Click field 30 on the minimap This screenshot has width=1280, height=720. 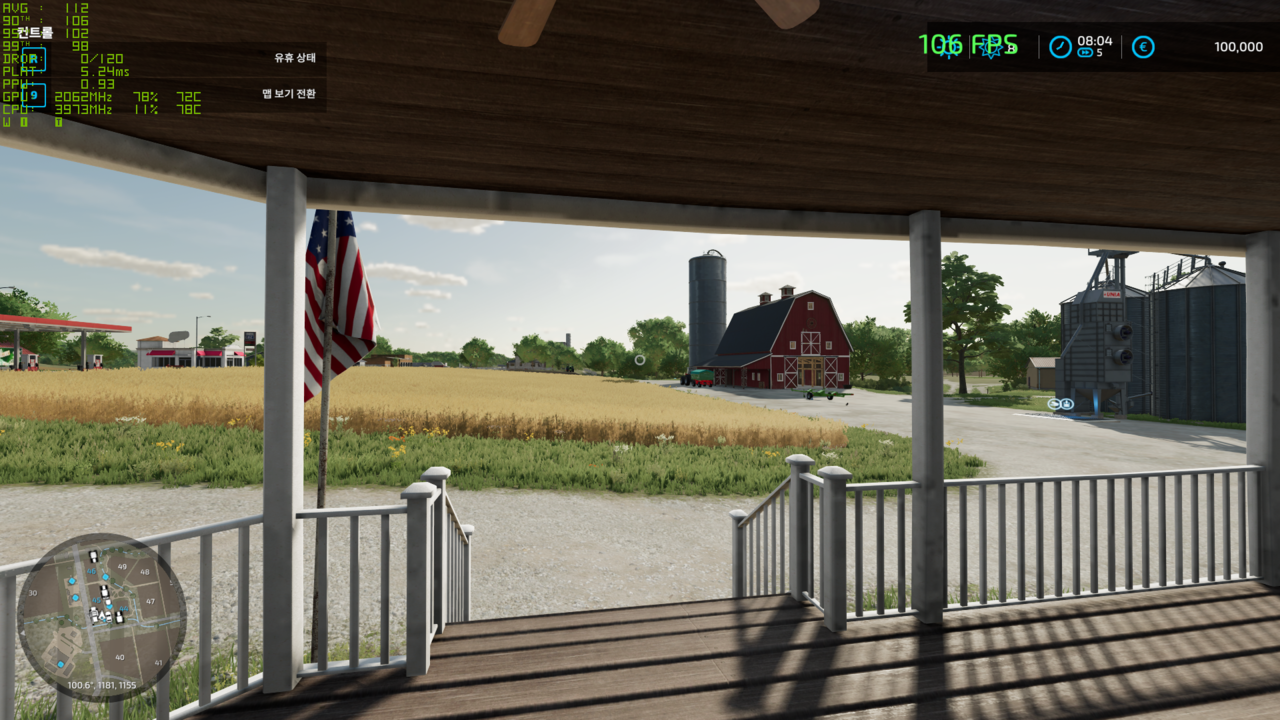coord(33,593)
